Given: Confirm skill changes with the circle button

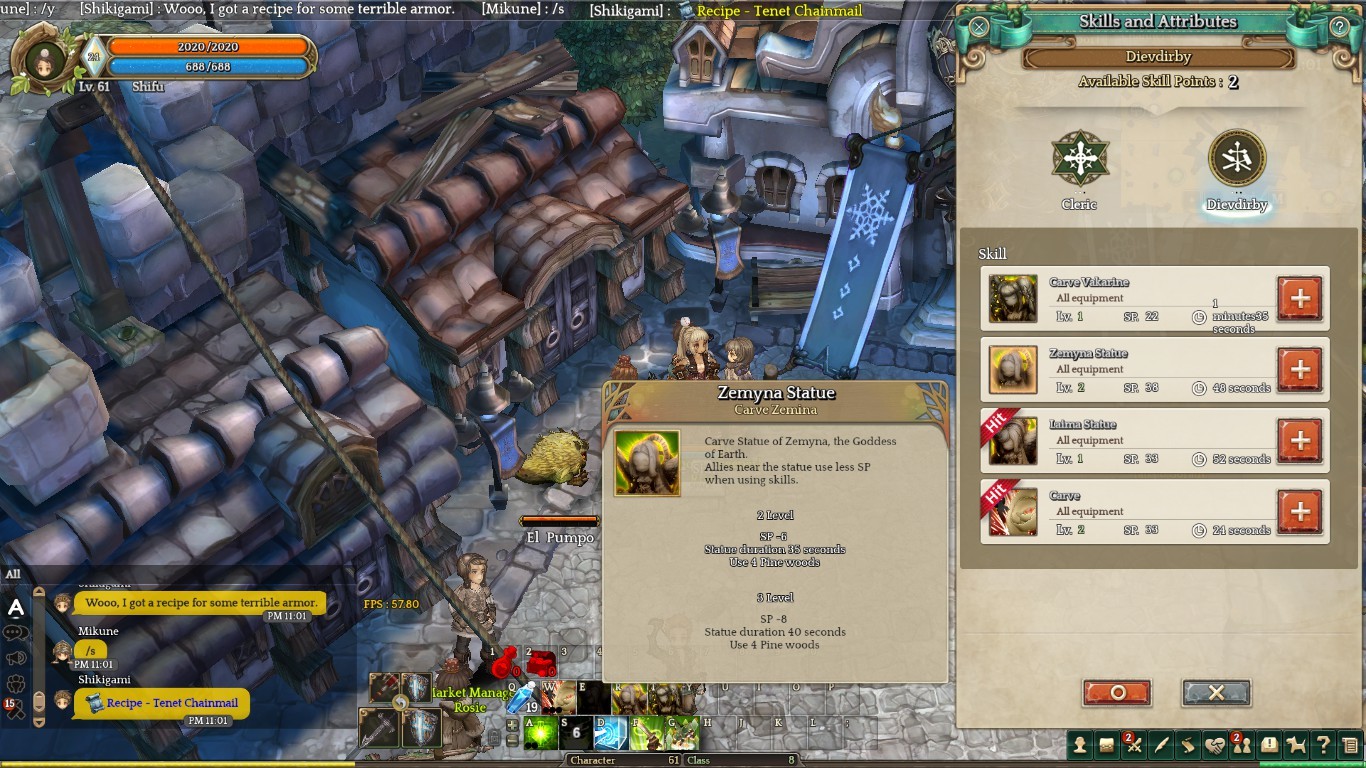Looking at the screenshot, I should click(1117, 692).
